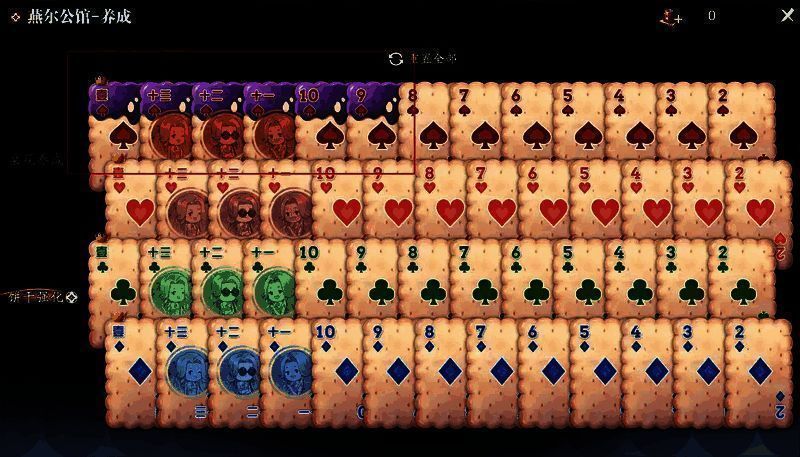Click the hat currency plus icon
Viewport: 800px width, 457px height.
671,17
